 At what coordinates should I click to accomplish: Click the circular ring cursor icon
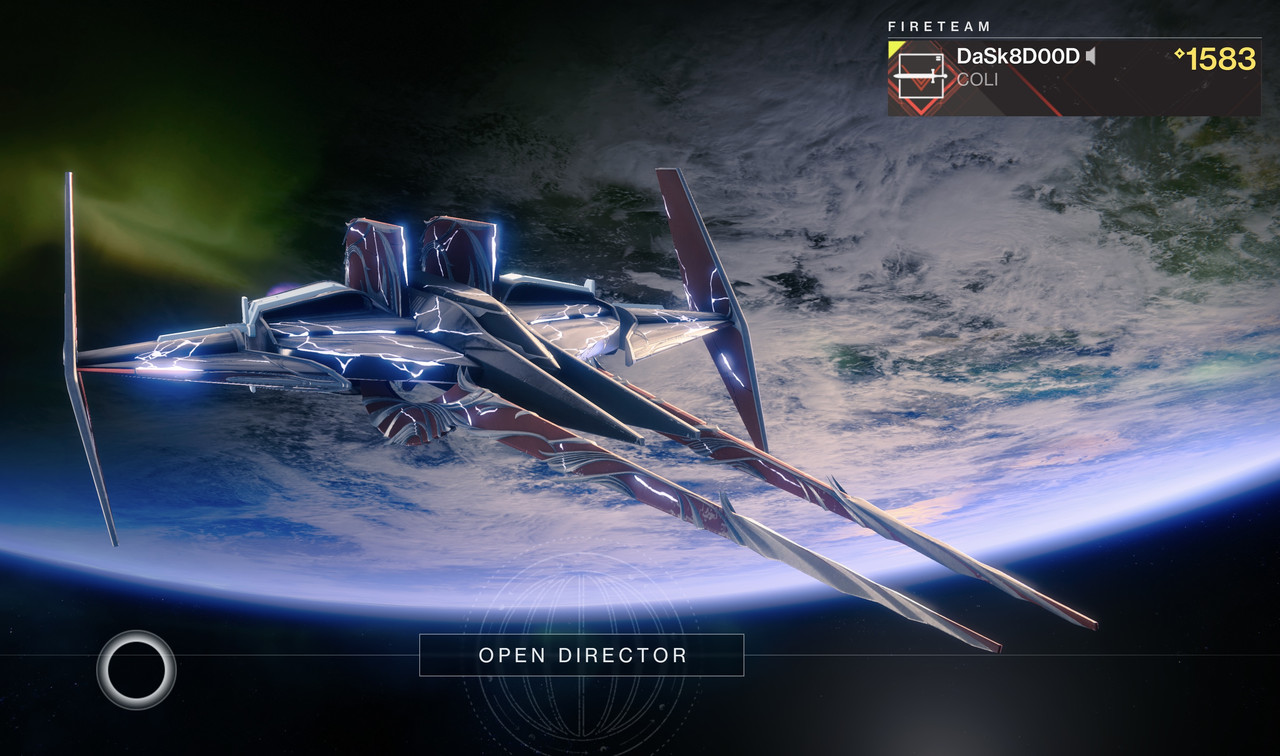click(x=136, y=669)
